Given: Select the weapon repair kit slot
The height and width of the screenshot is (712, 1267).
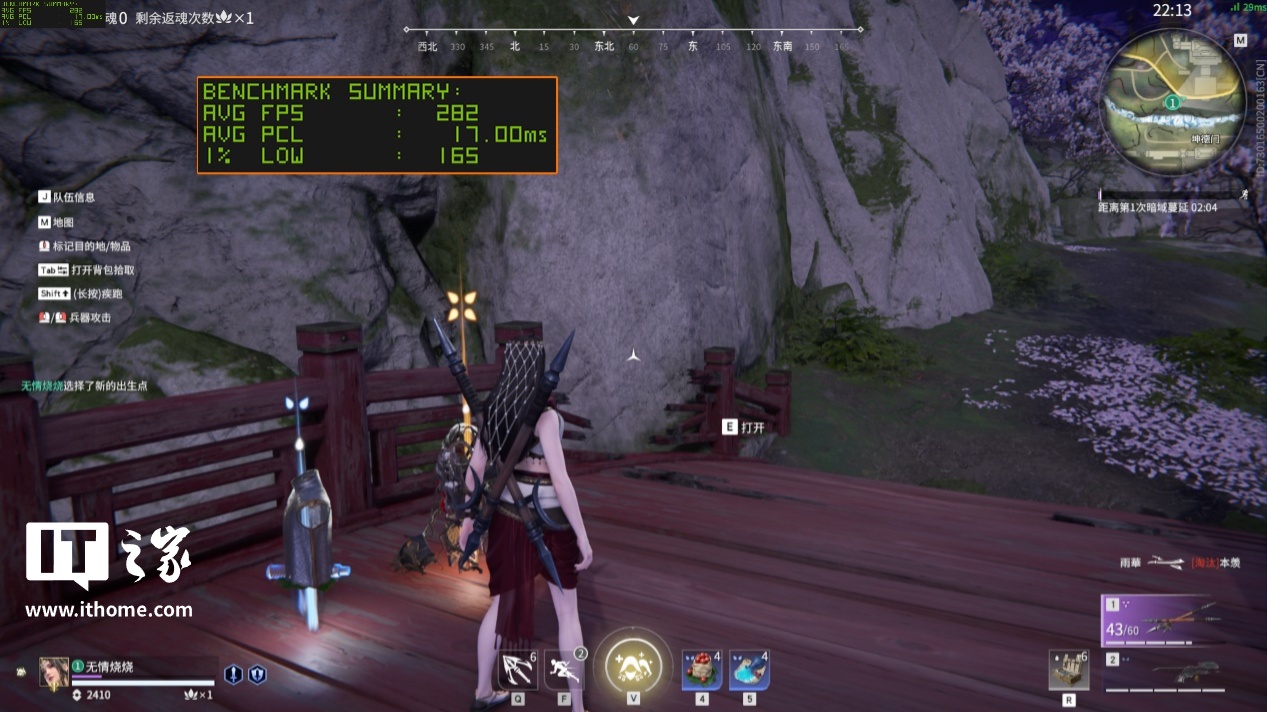Looking at the screenshot, I should (x=1068, y=670).
